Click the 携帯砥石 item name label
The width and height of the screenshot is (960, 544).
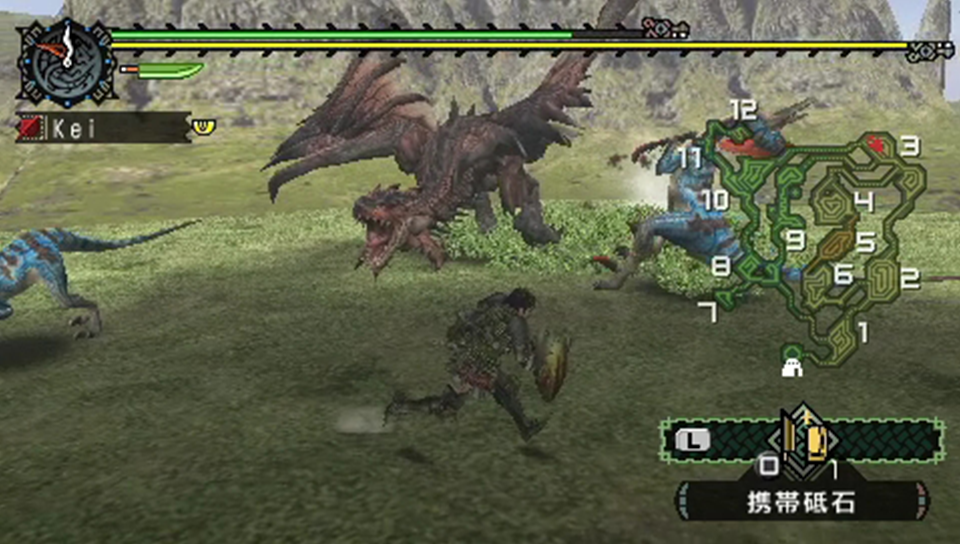click(802, 502)
